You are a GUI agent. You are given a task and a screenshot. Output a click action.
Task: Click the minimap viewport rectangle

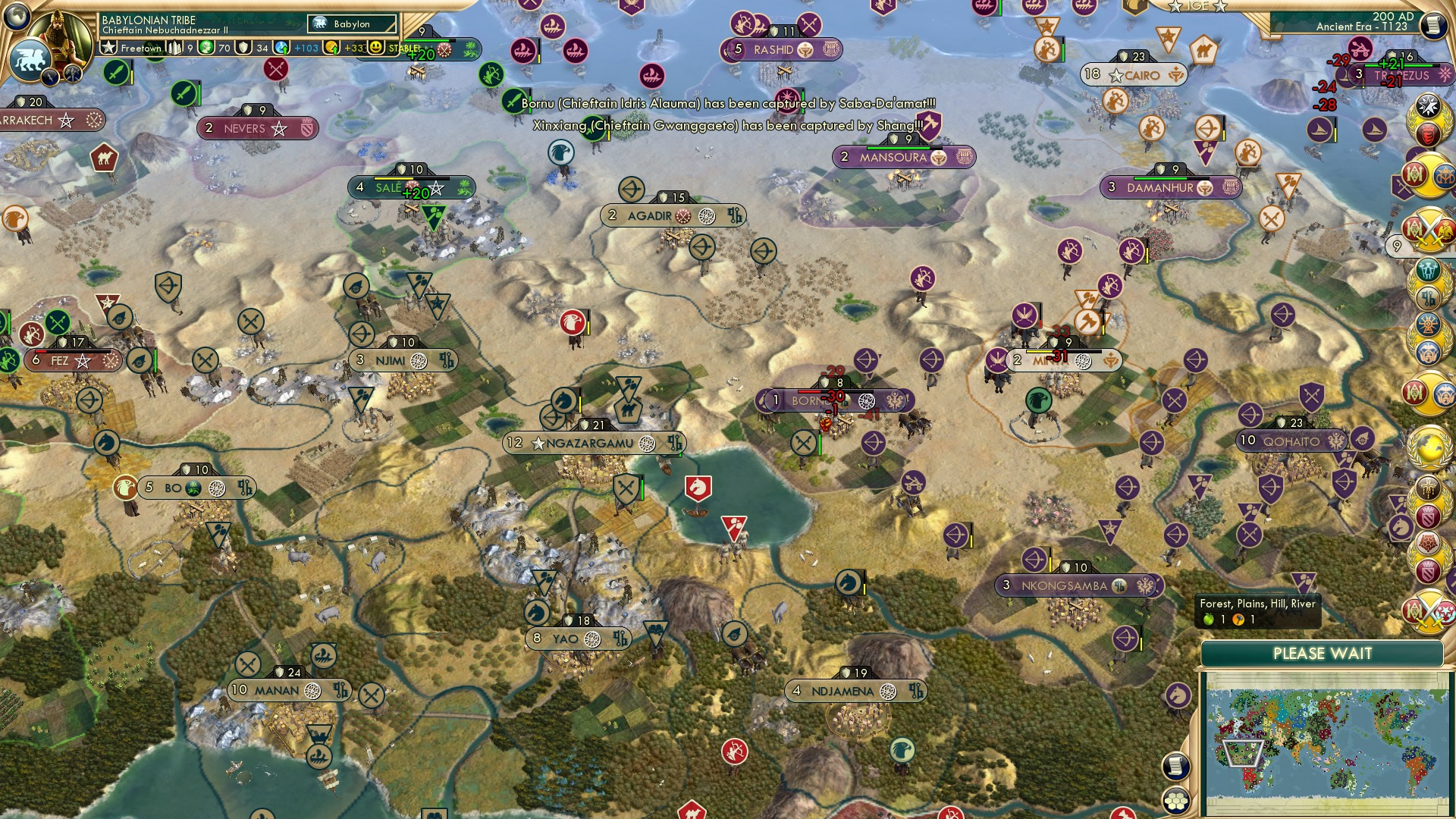click(x=1242, y=754)
